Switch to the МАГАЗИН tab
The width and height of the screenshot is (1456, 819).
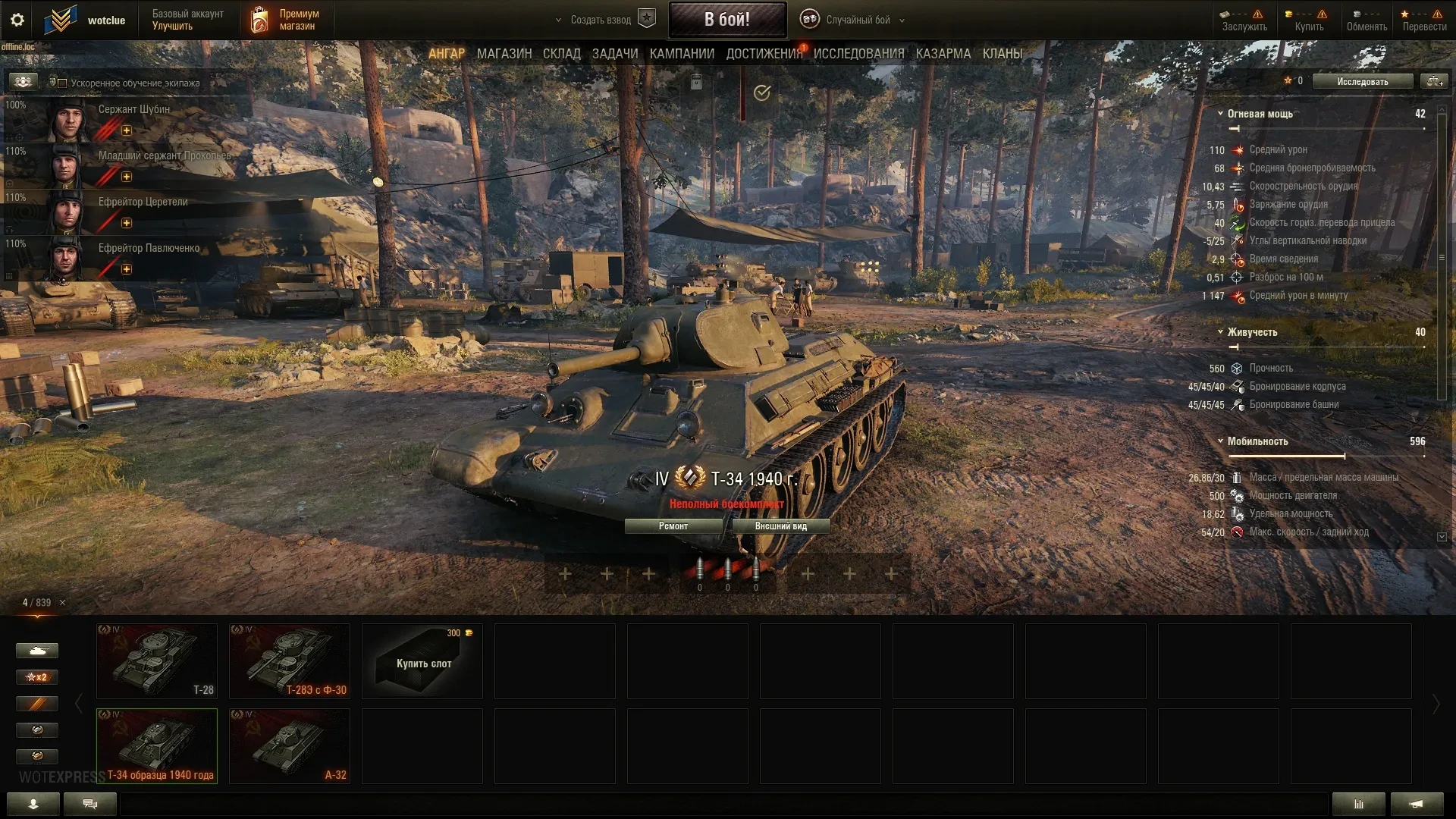[x=504, y=54]
